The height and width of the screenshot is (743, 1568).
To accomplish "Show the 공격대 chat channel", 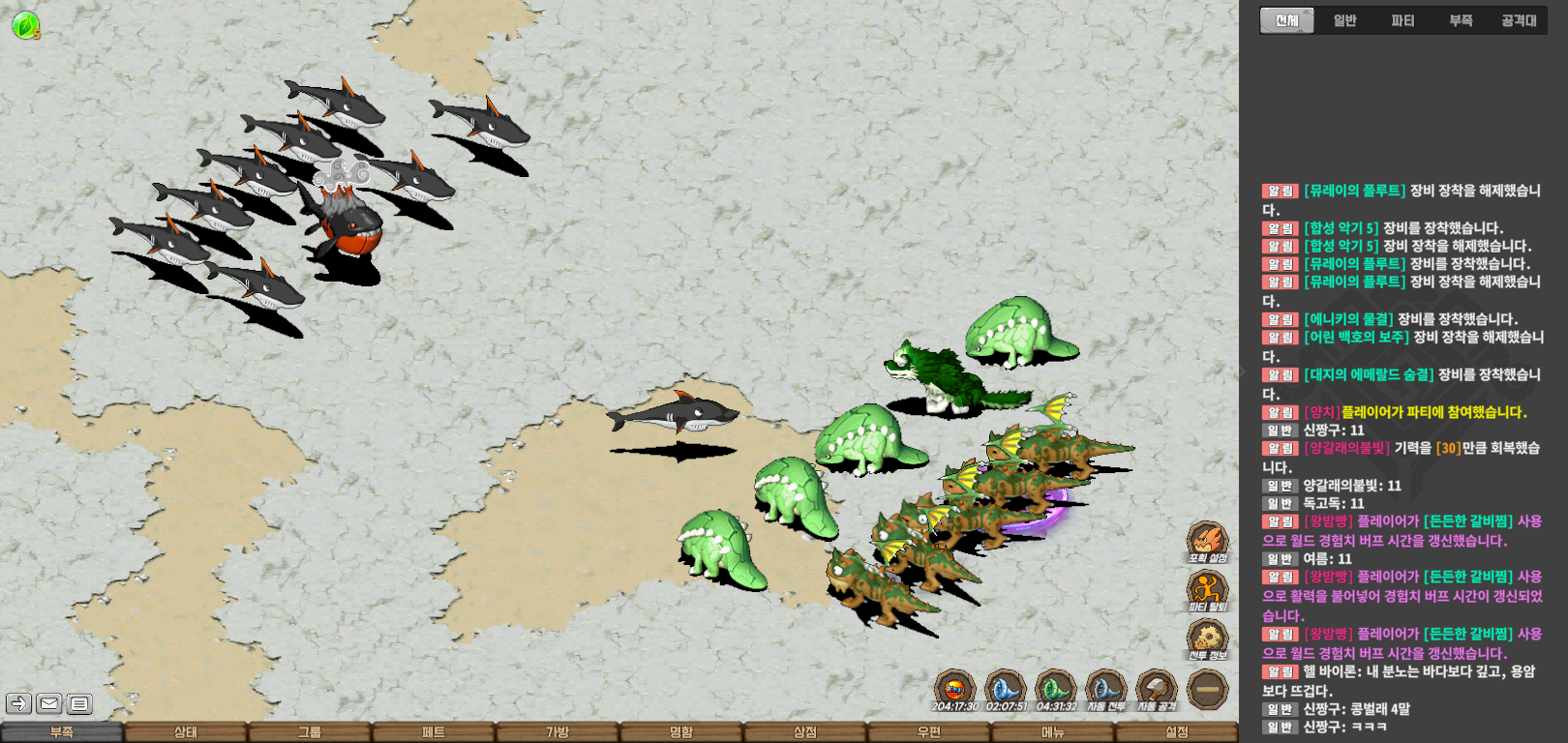I will 1519,20.
